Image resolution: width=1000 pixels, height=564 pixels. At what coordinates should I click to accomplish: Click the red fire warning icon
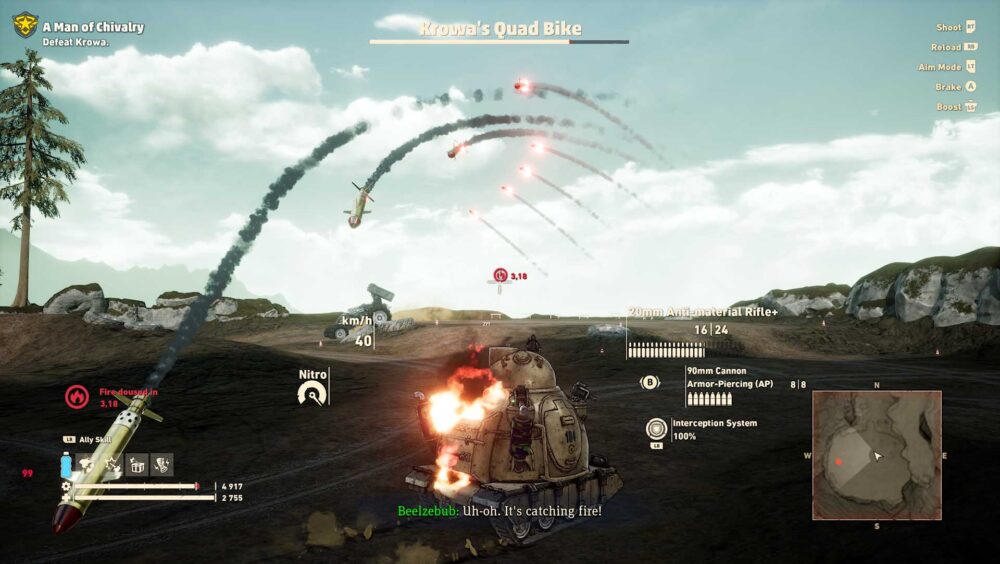(76, 396)
